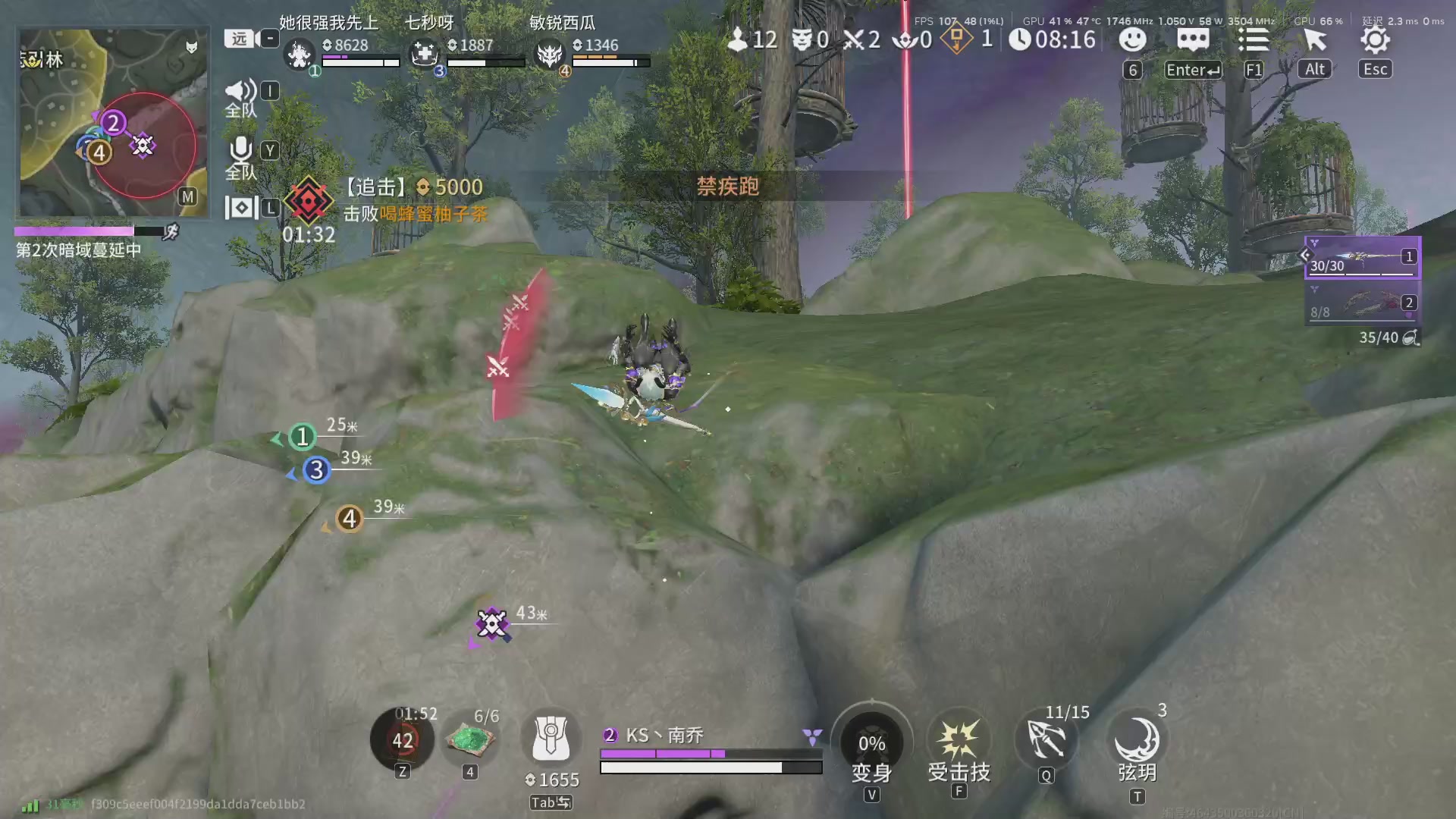Toggle far camera view with 远 button

(x=237, y=38)
